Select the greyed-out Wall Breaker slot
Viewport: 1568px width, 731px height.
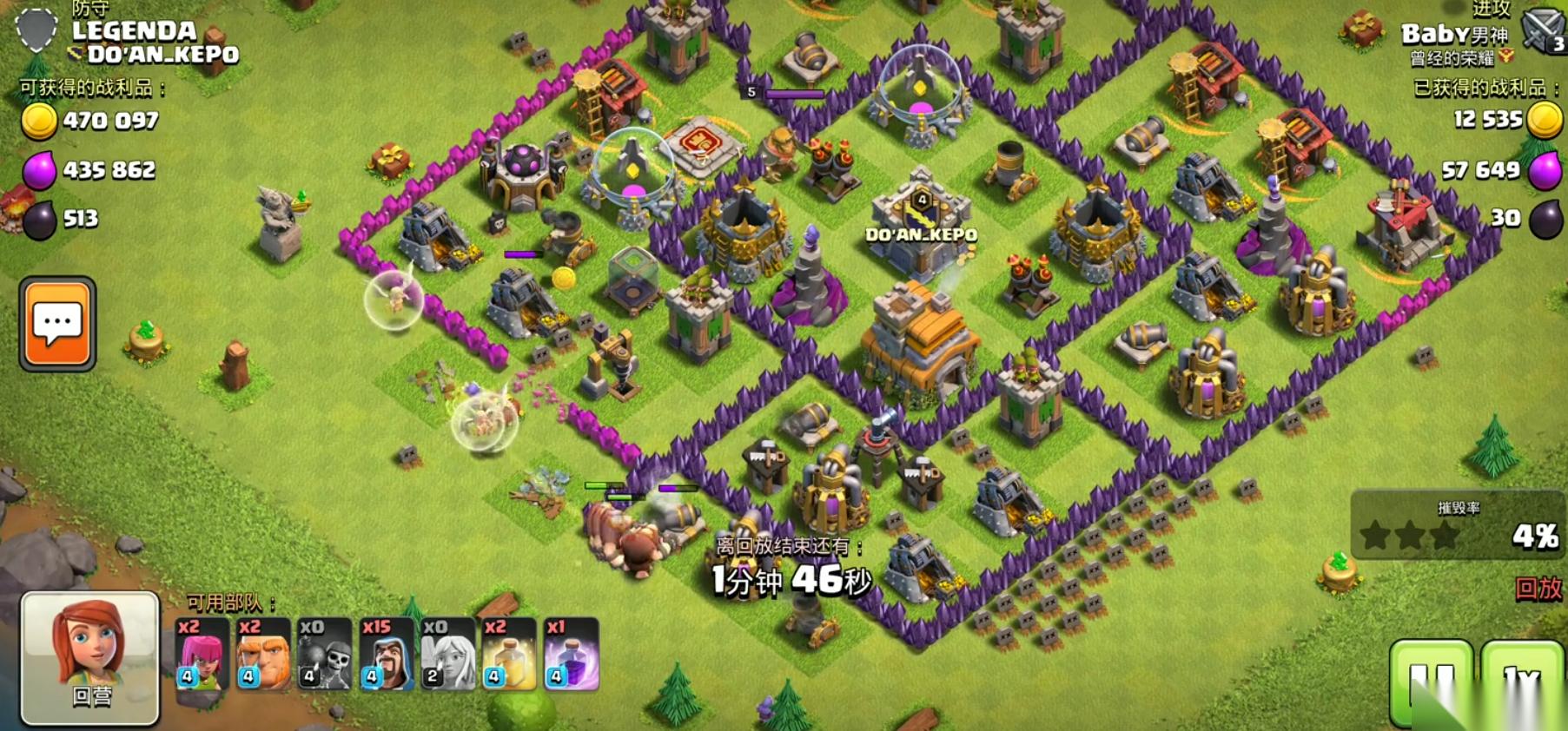(x=325, y=655)
